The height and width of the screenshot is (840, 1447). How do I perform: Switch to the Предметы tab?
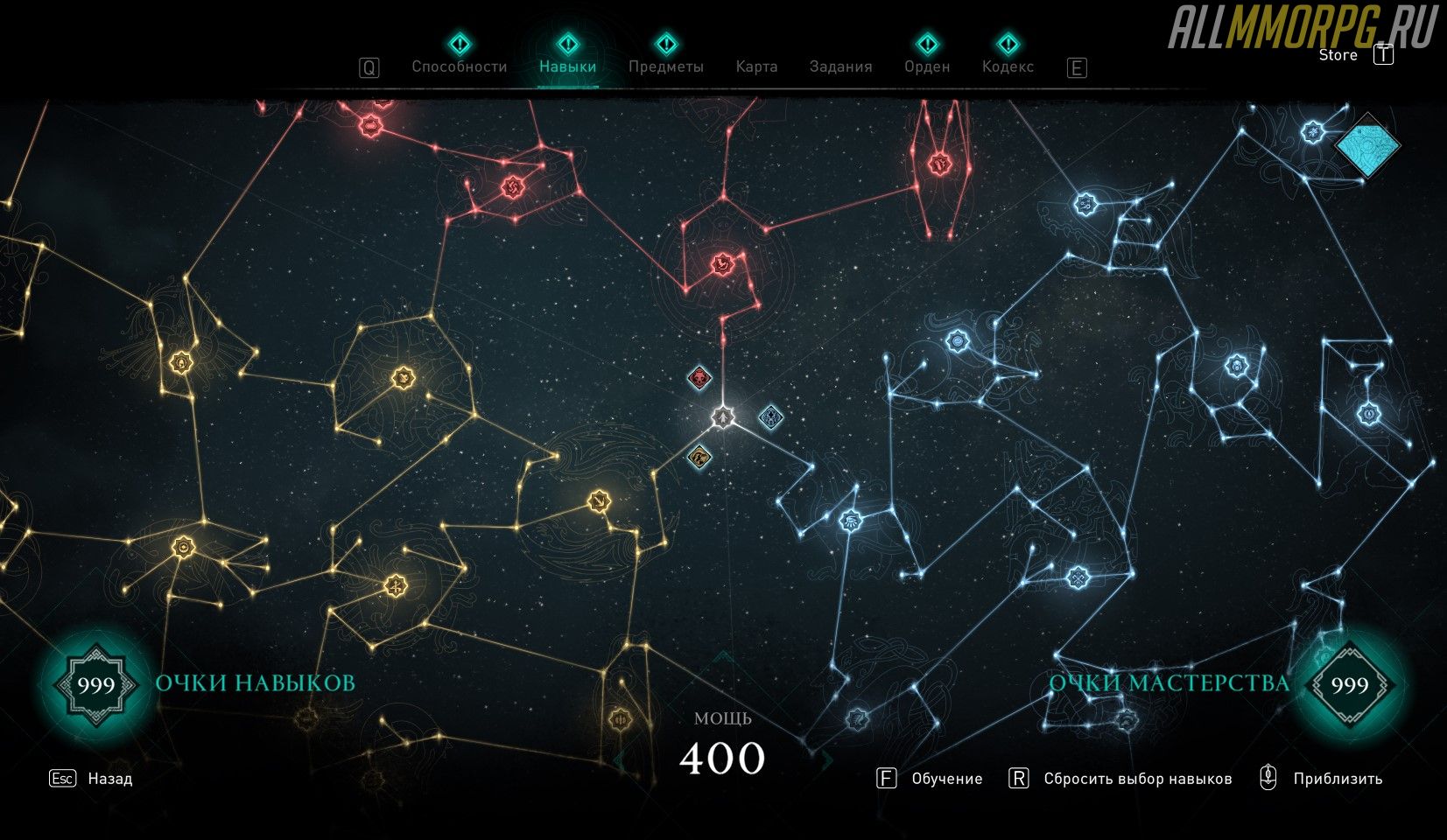[665, 66]
